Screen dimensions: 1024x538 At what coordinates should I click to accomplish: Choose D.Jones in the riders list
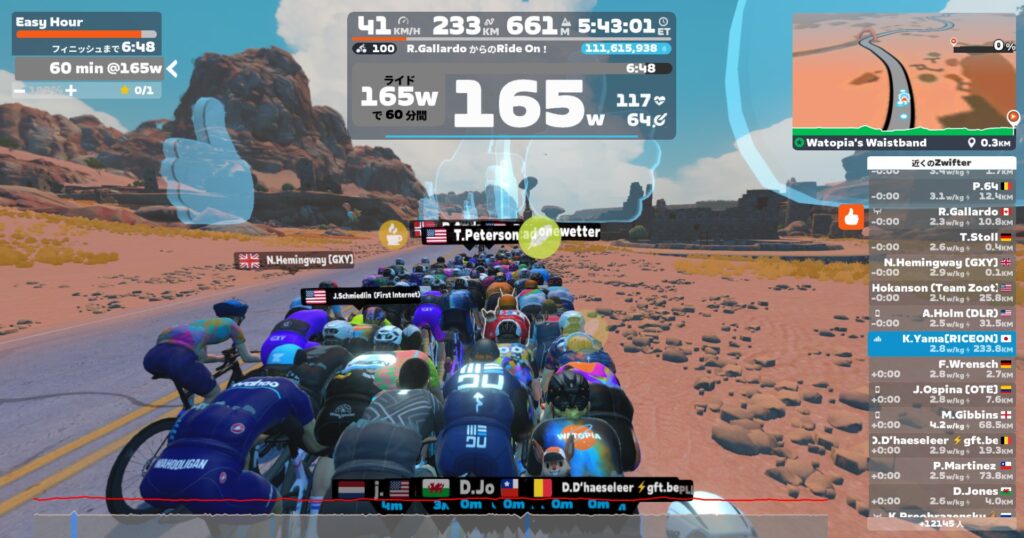[941, 496]
